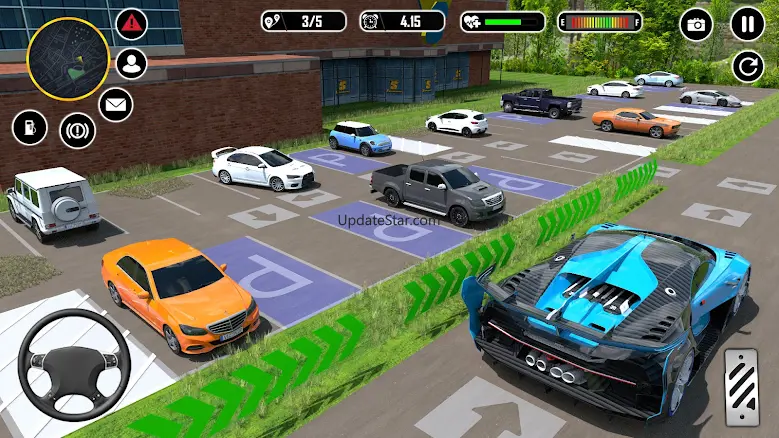The image size is (779, 438).
Task: Tap the red warning triangle icon
Action: 131,22
